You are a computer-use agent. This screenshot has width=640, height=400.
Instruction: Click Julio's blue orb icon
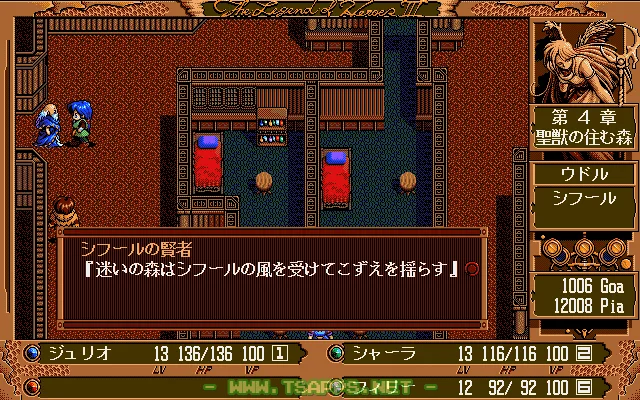tap(32, 352)
